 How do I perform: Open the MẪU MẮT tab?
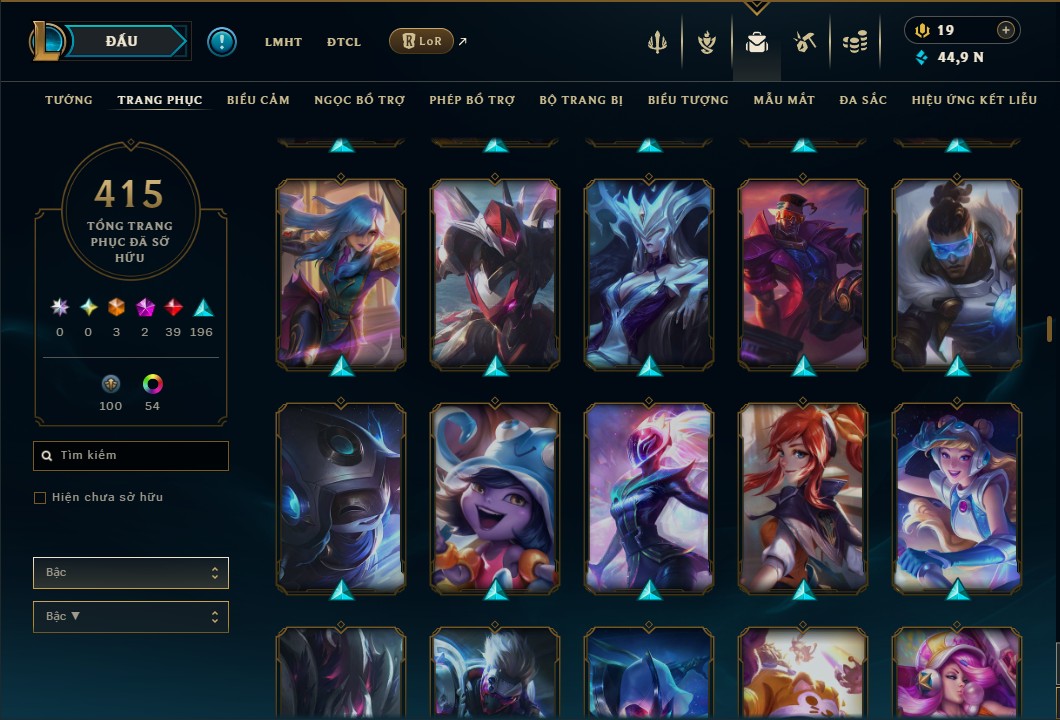784,100
